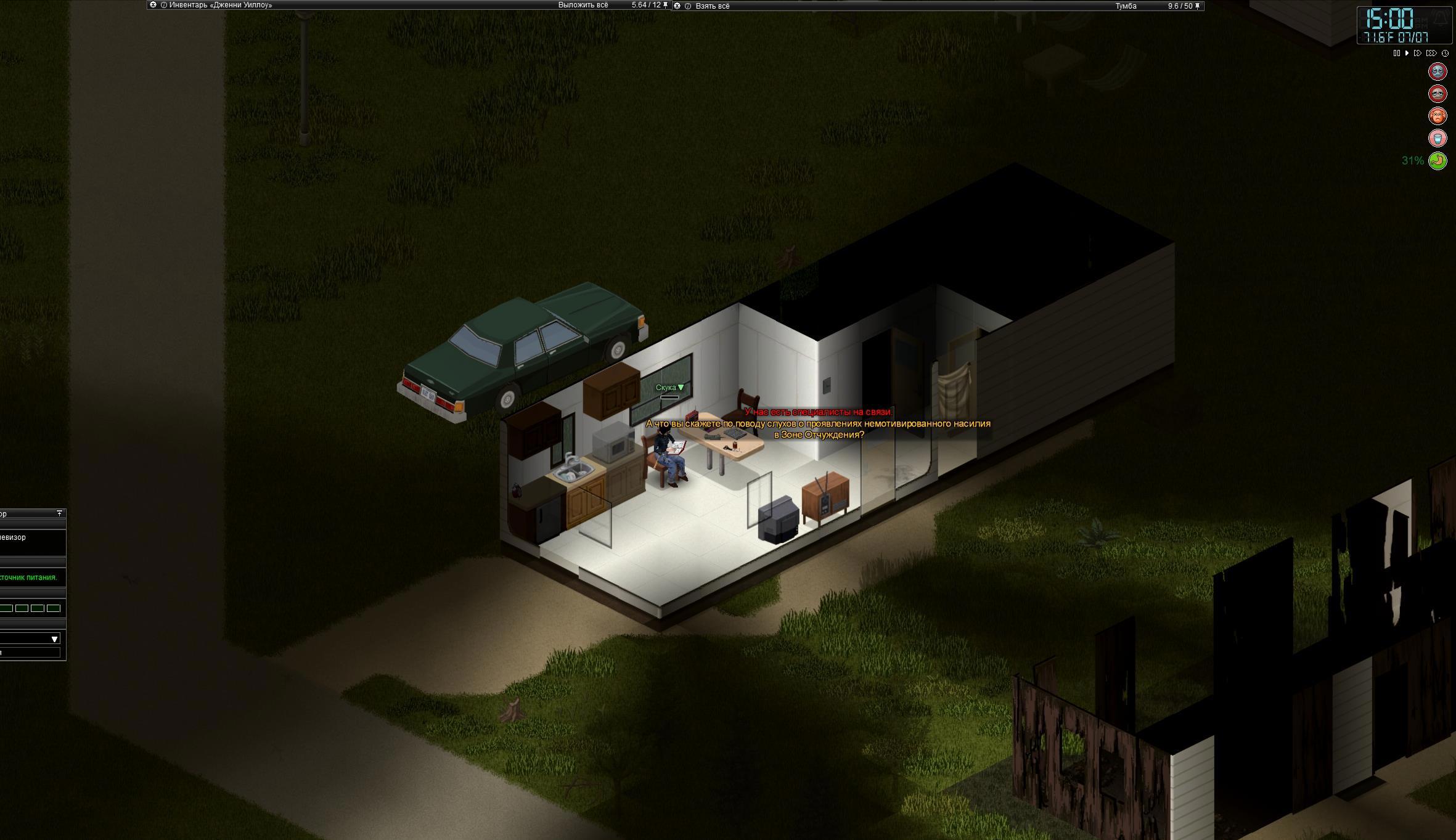Open the television channel dropdown
Image resolution: width=1456 pixels, height=840 pixels.
pyautogui.click(x=54, y=639)
